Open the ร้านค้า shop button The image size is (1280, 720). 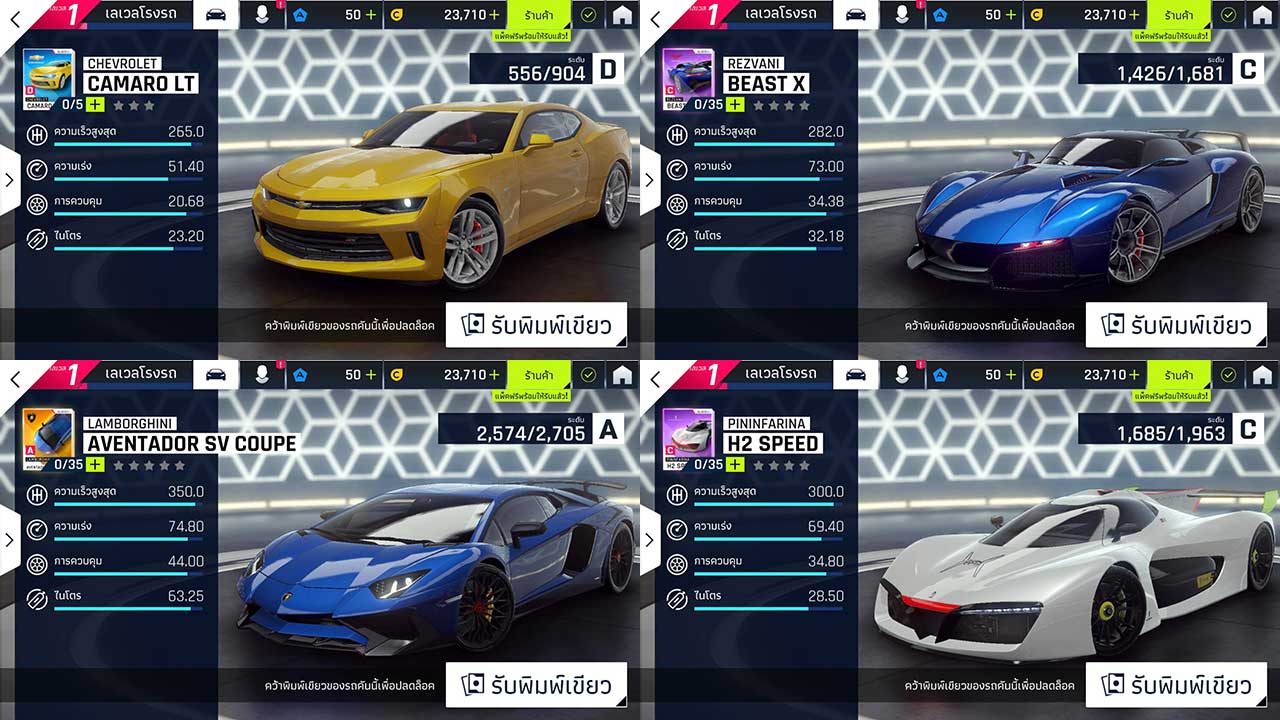click(x=539, y=15)
